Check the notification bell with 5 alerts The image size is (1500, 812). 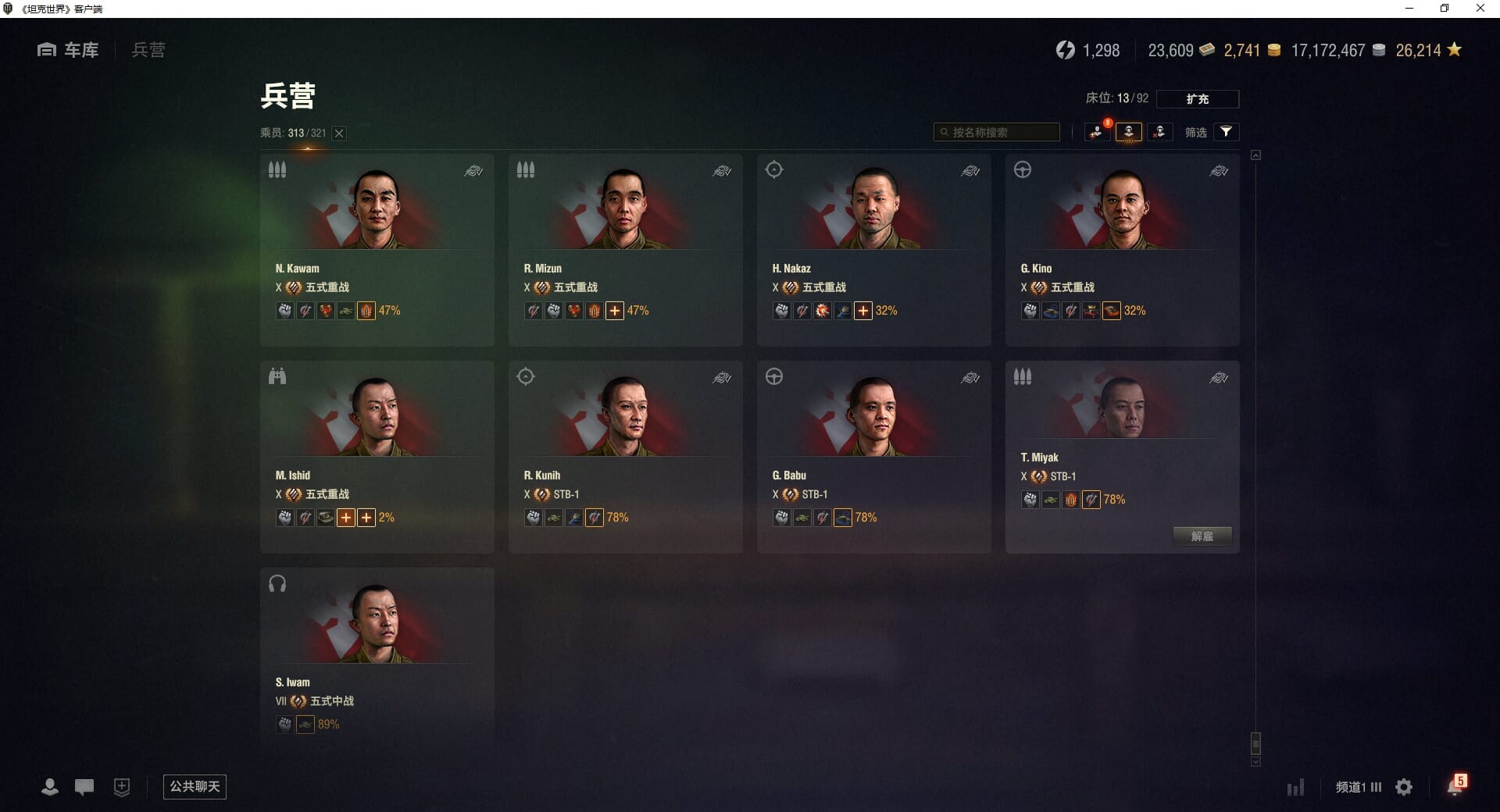click(x=1455, y=786)
